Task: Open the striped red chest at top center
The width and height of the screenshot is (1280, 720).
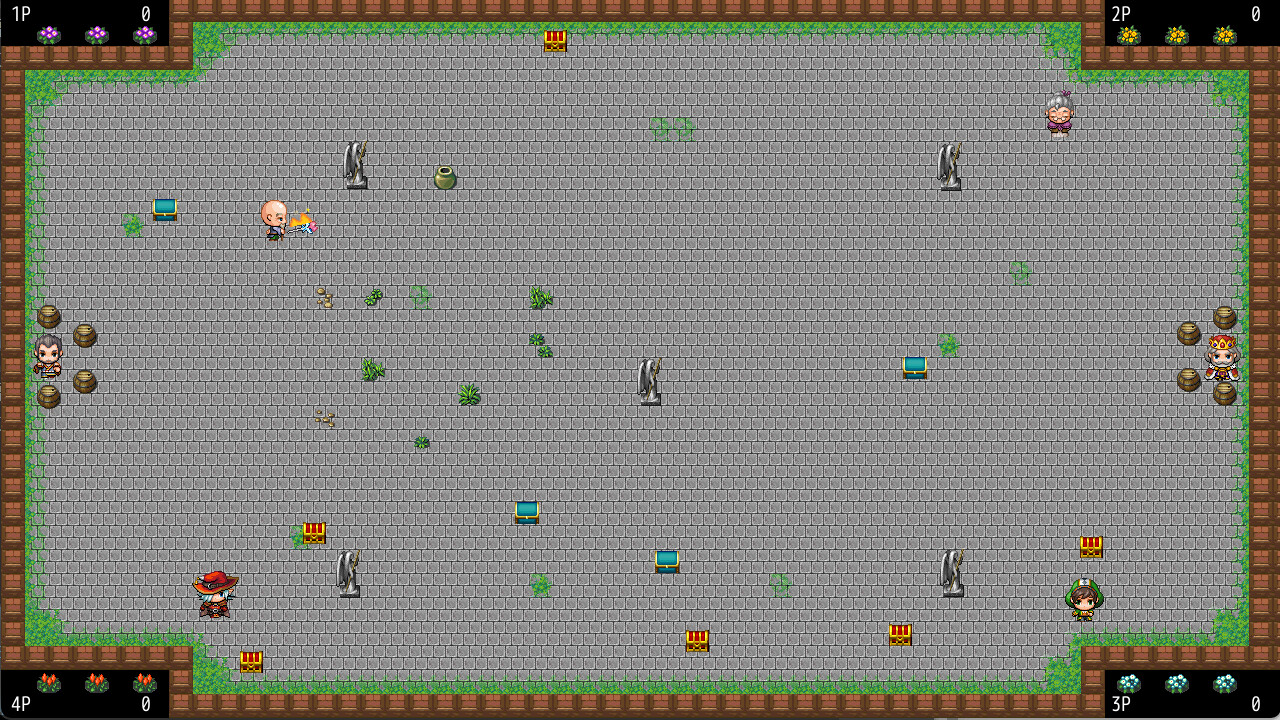Action: (554, 42)
